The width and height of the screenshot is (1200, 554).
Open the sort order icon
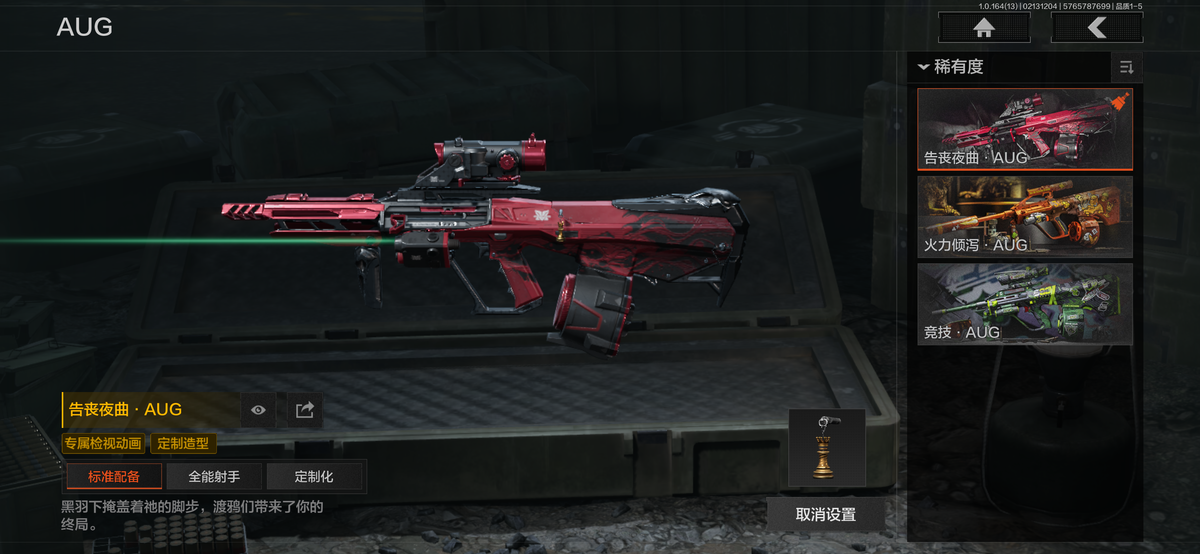click(x=1126, y=67)
